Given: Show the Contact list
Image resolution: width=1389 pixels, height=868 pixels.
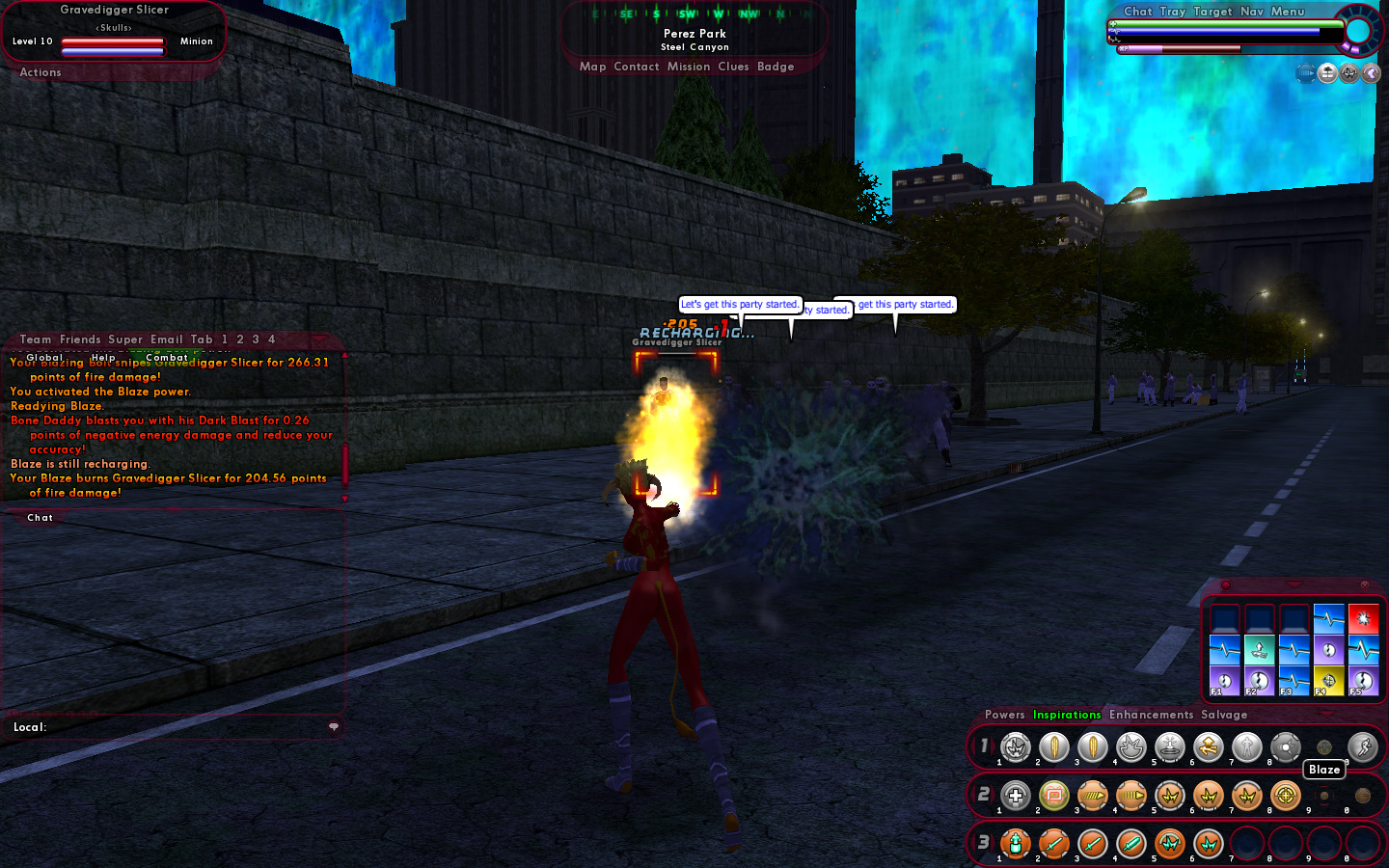Looking at the screenshot, I should [x=636, y=67].
